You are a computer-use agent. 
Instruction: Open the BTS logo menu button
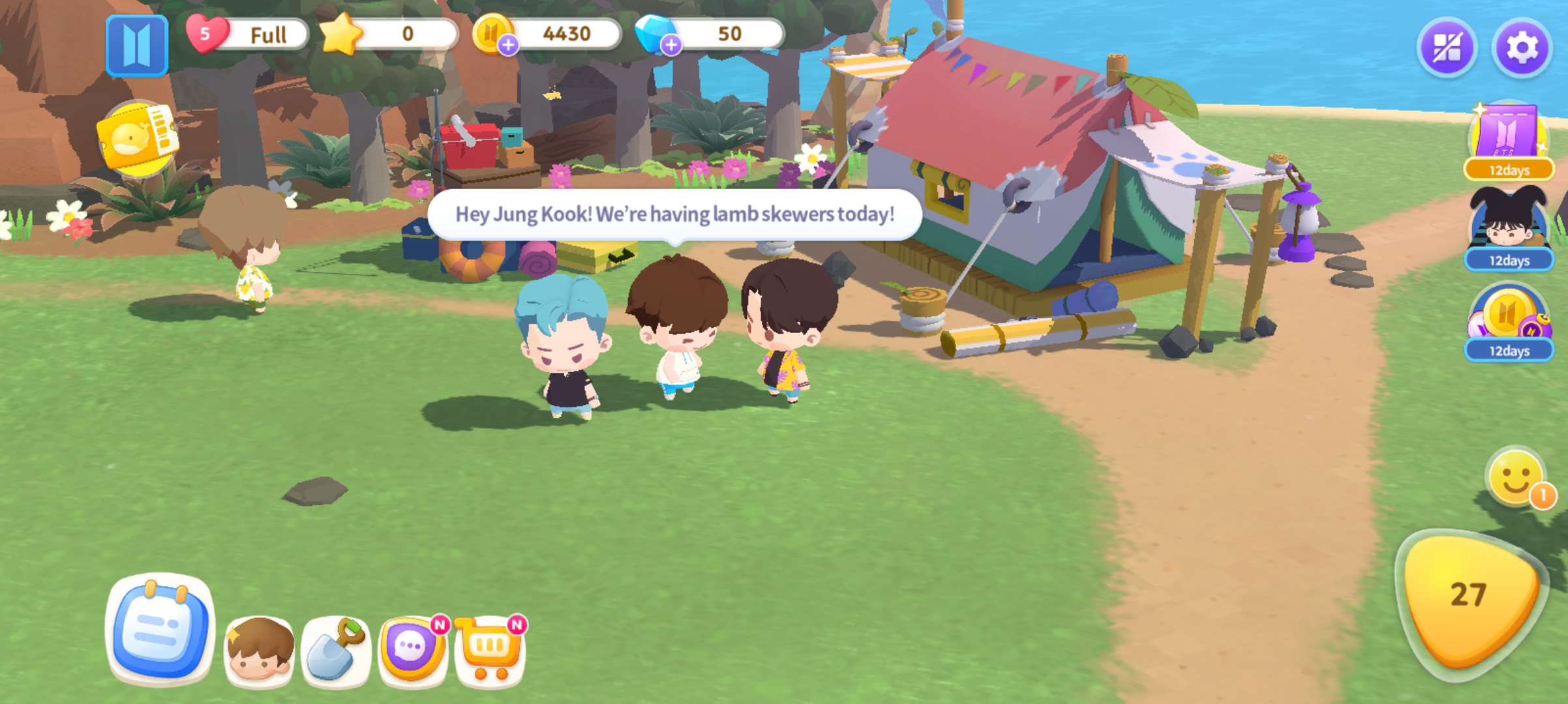(x=137, y=46)
